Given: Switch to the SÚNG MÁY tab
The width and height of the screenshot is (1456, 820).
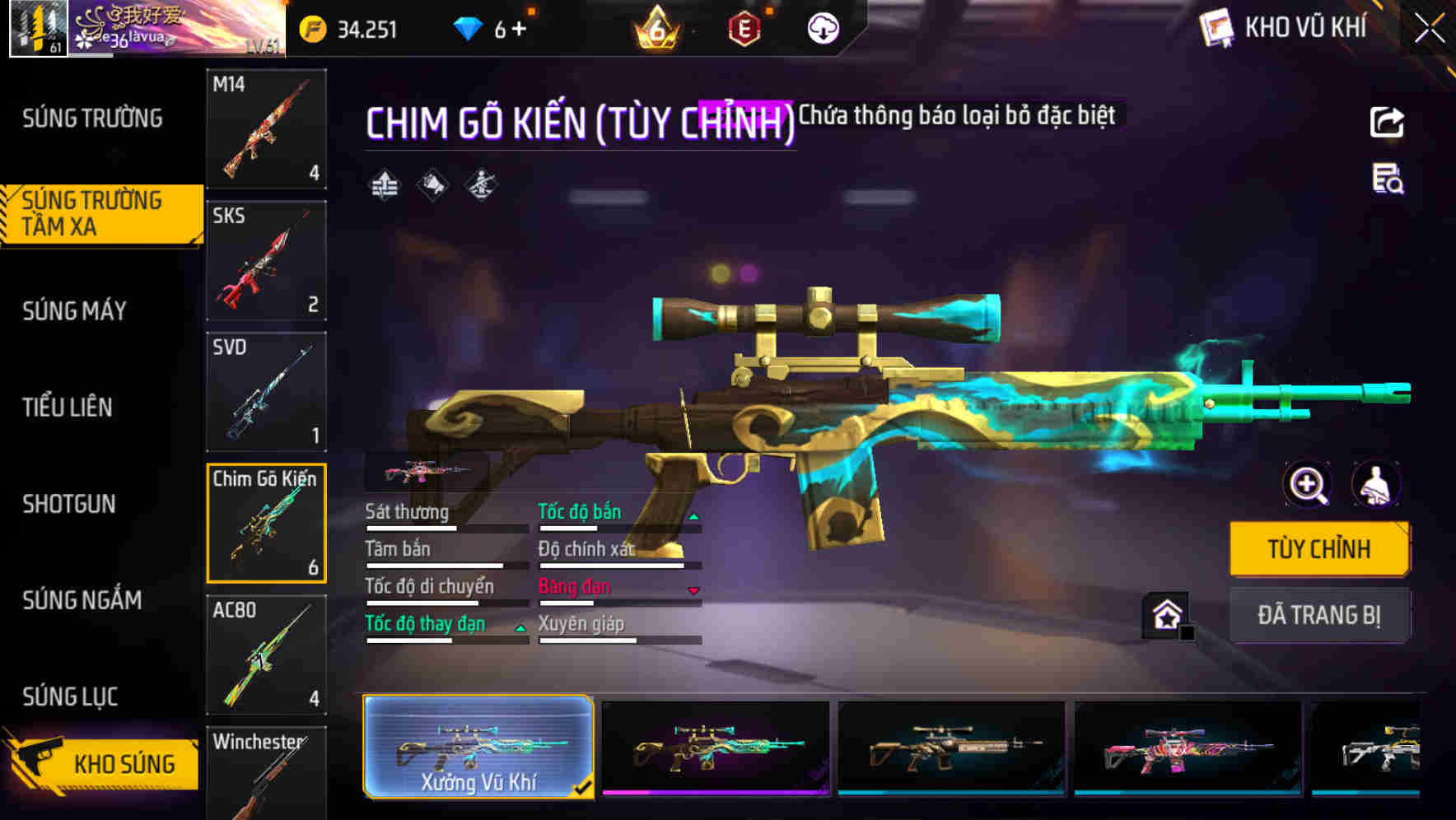Looking at the screenshot, I should tap(73, 310).
